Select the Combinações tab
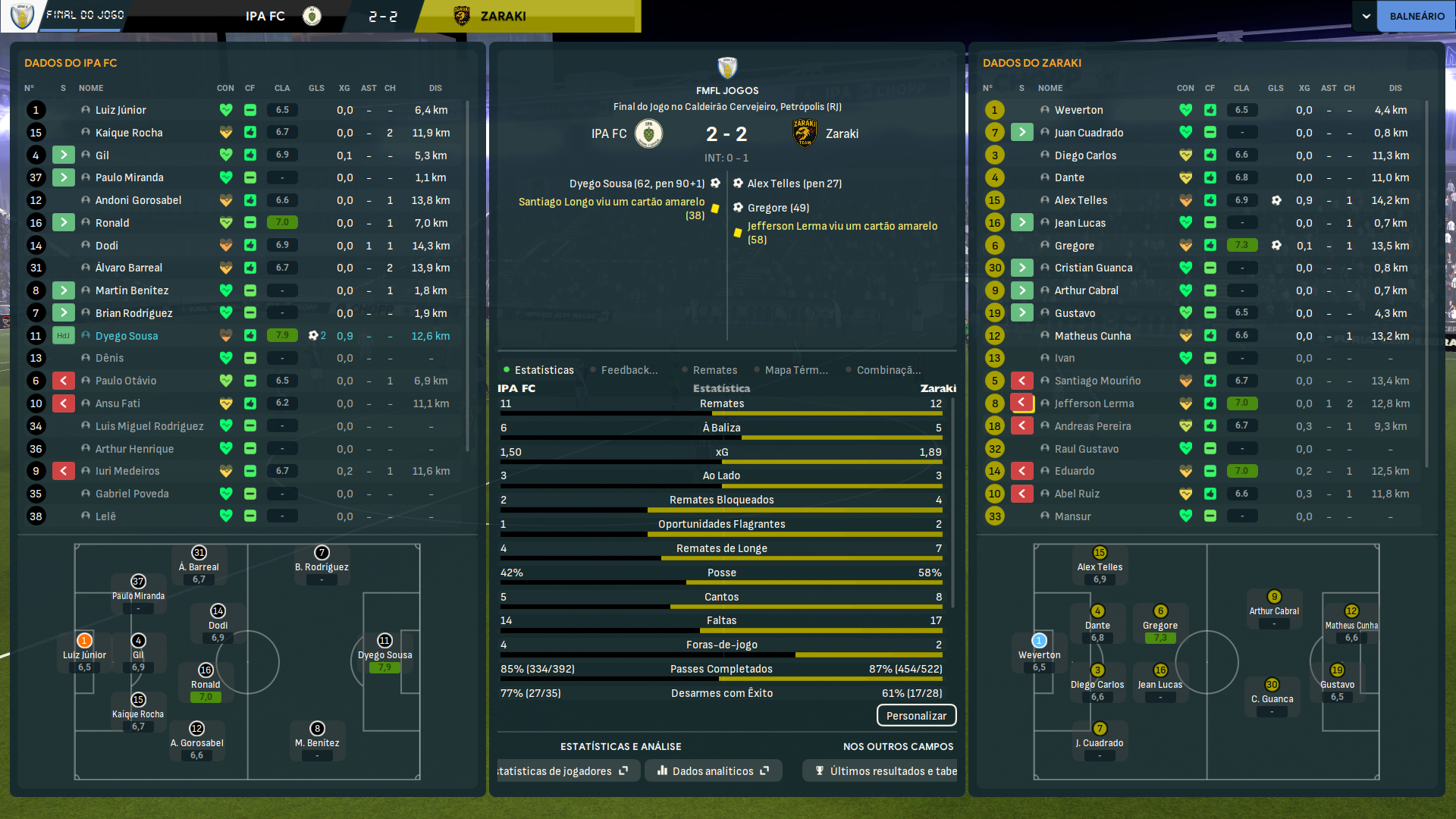Image resolution: width=1456 pixels, height=819 pixels. pyautogui.click(x=888, y=370)
